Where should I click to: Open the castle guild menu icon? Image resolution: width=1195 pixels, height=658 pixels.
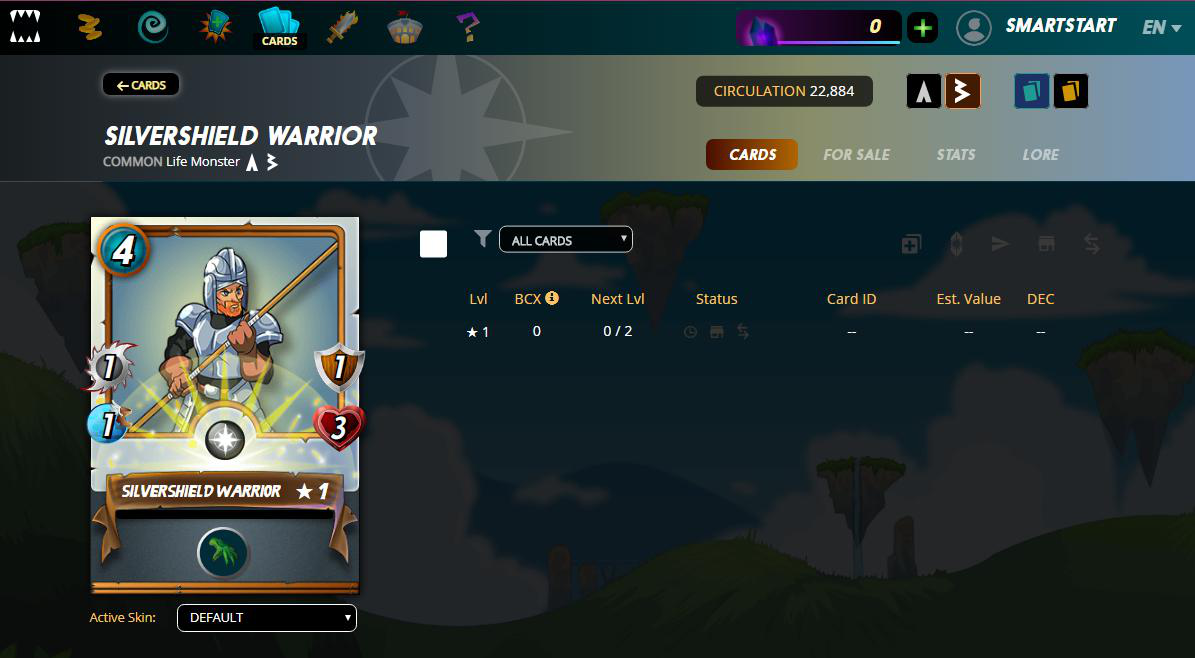[x=405, y=27]
